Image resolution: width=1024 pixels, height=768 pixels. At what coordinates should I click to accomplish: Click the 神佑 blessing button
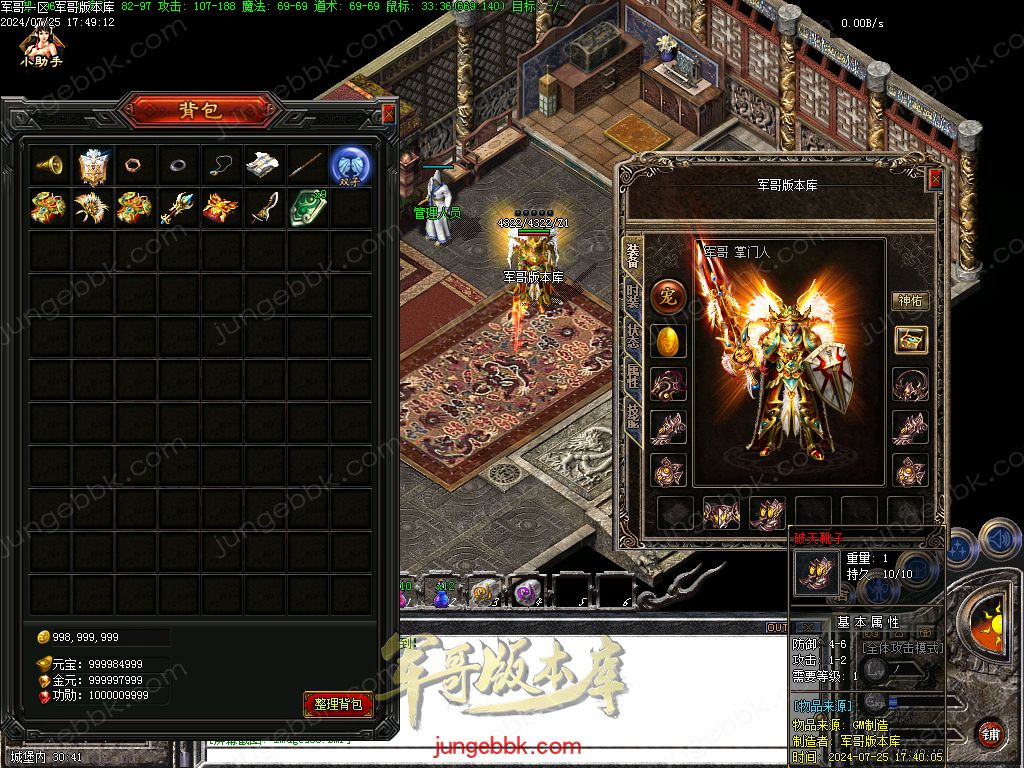[x=910, y=300]
